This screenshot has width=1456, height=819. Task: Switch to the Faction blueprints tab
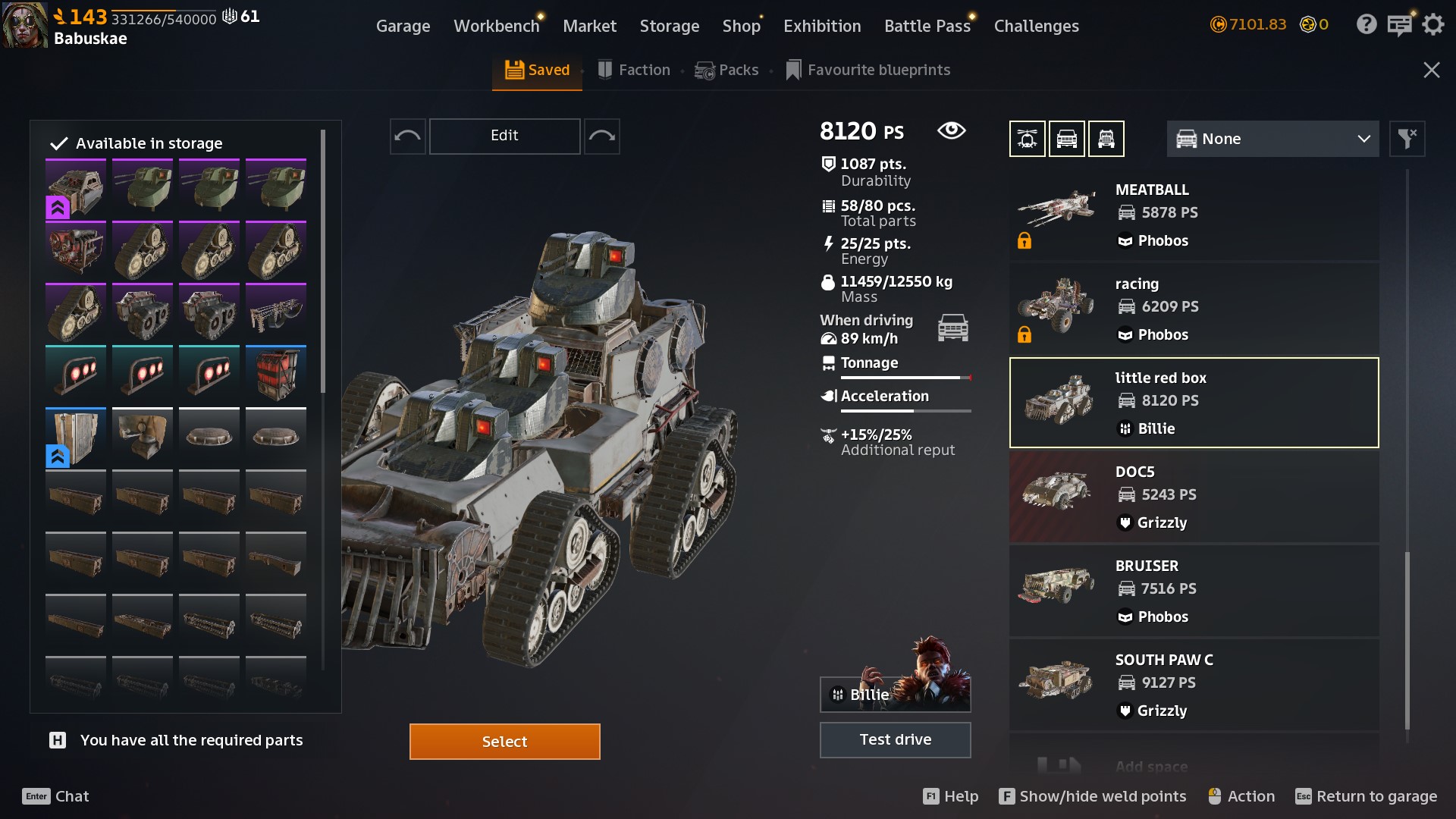[634, 70]
